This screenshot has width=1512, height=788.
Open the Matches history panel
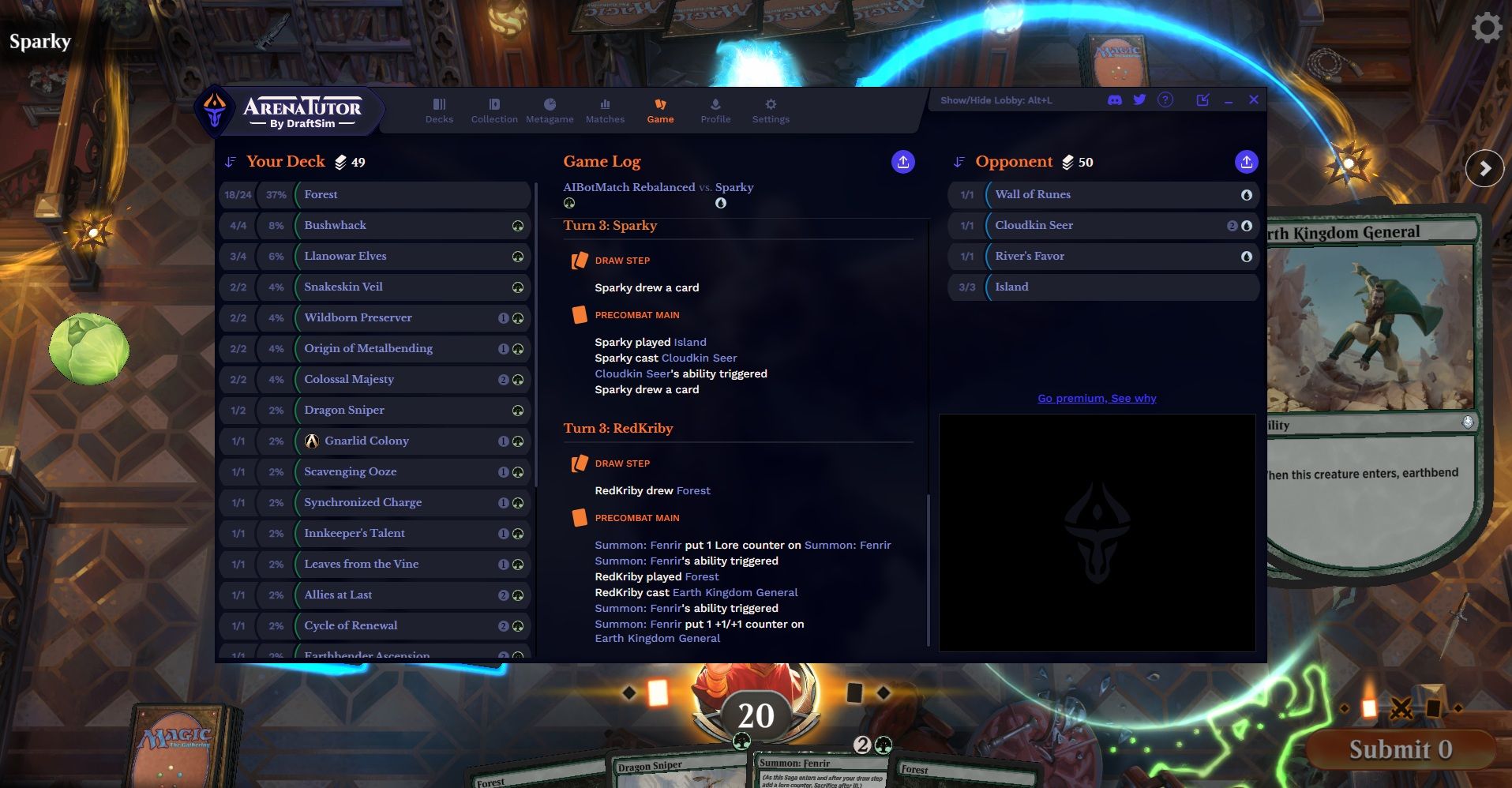pyautogui.click(x=605, y=111)
